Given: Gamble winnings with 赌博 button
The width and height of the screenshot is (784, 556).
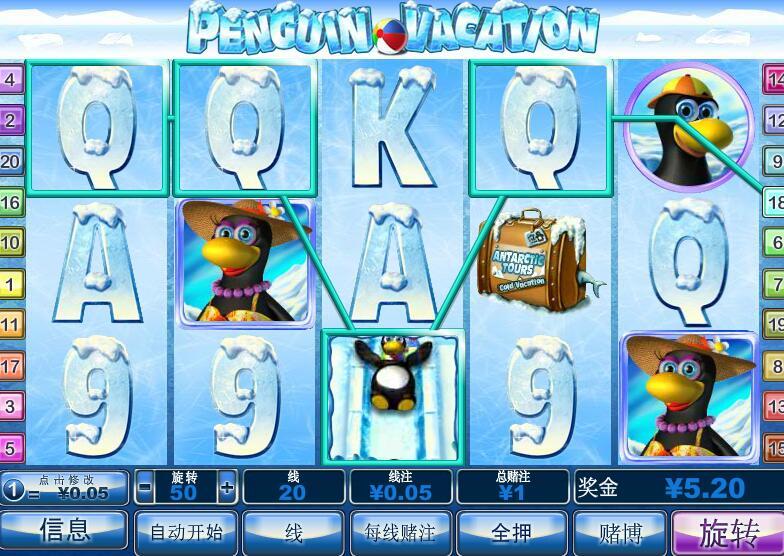Looking at the screenshot, I should click(620, 532).
